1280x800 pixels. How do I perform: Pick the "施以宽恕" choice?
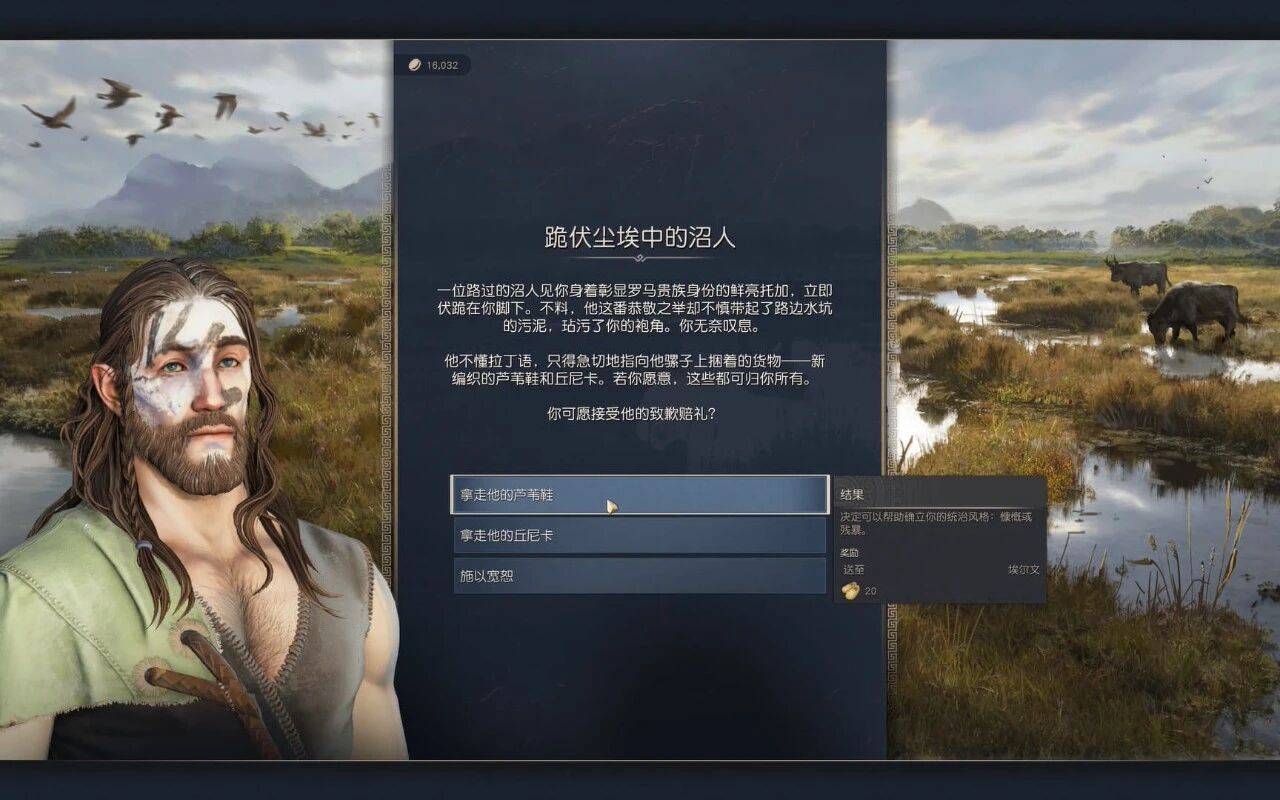coord(639,576)
